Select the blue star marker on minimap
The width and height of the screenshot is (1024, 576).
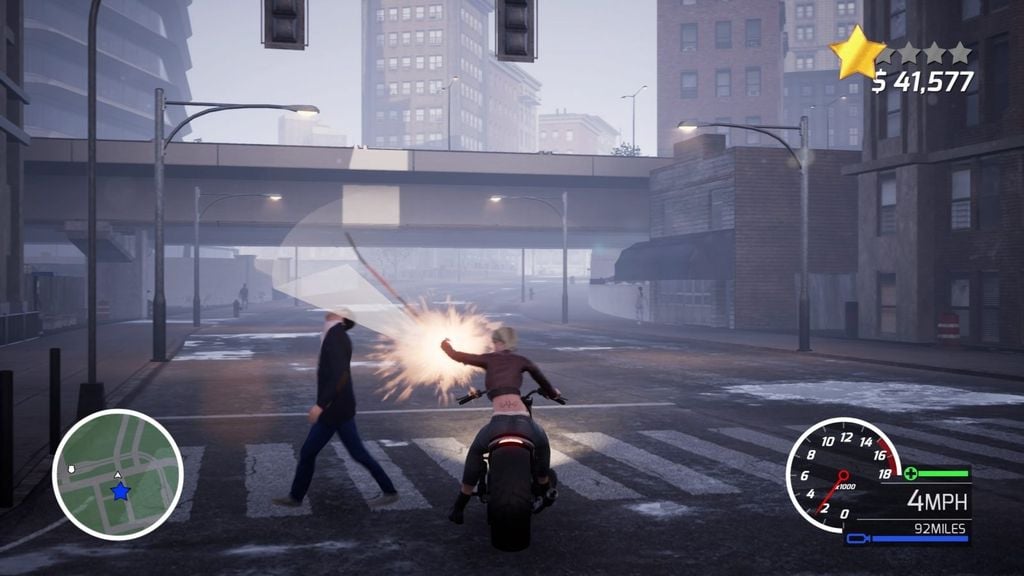click(x=120, y=491)
